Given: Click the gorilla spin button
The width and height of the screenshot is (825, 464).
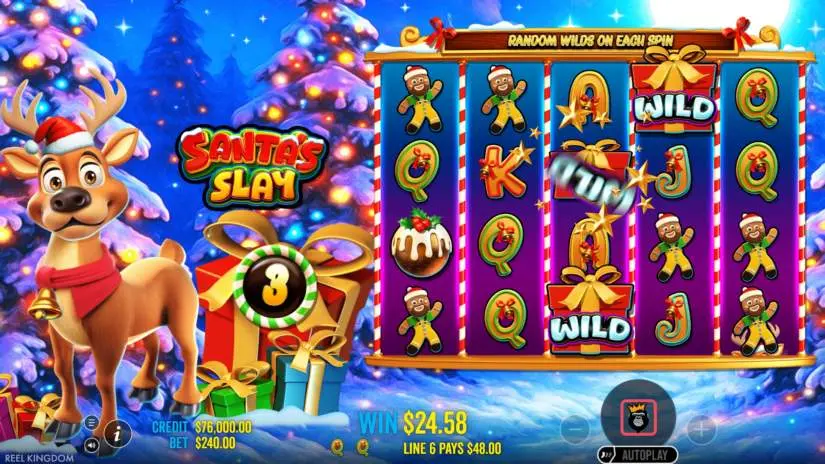Looking at the screenshot, I should [638, 415].
